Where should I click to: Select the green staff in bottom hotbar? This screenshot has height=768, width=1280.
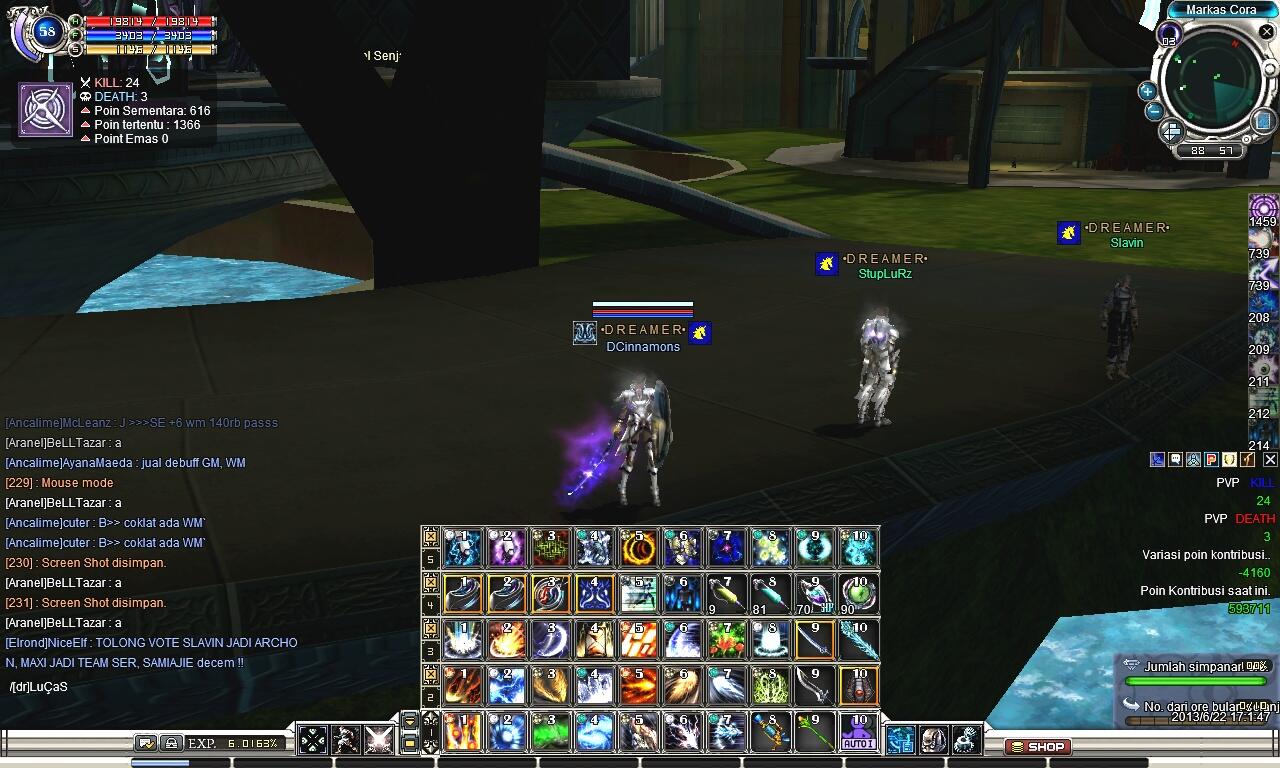coord(814,732)
